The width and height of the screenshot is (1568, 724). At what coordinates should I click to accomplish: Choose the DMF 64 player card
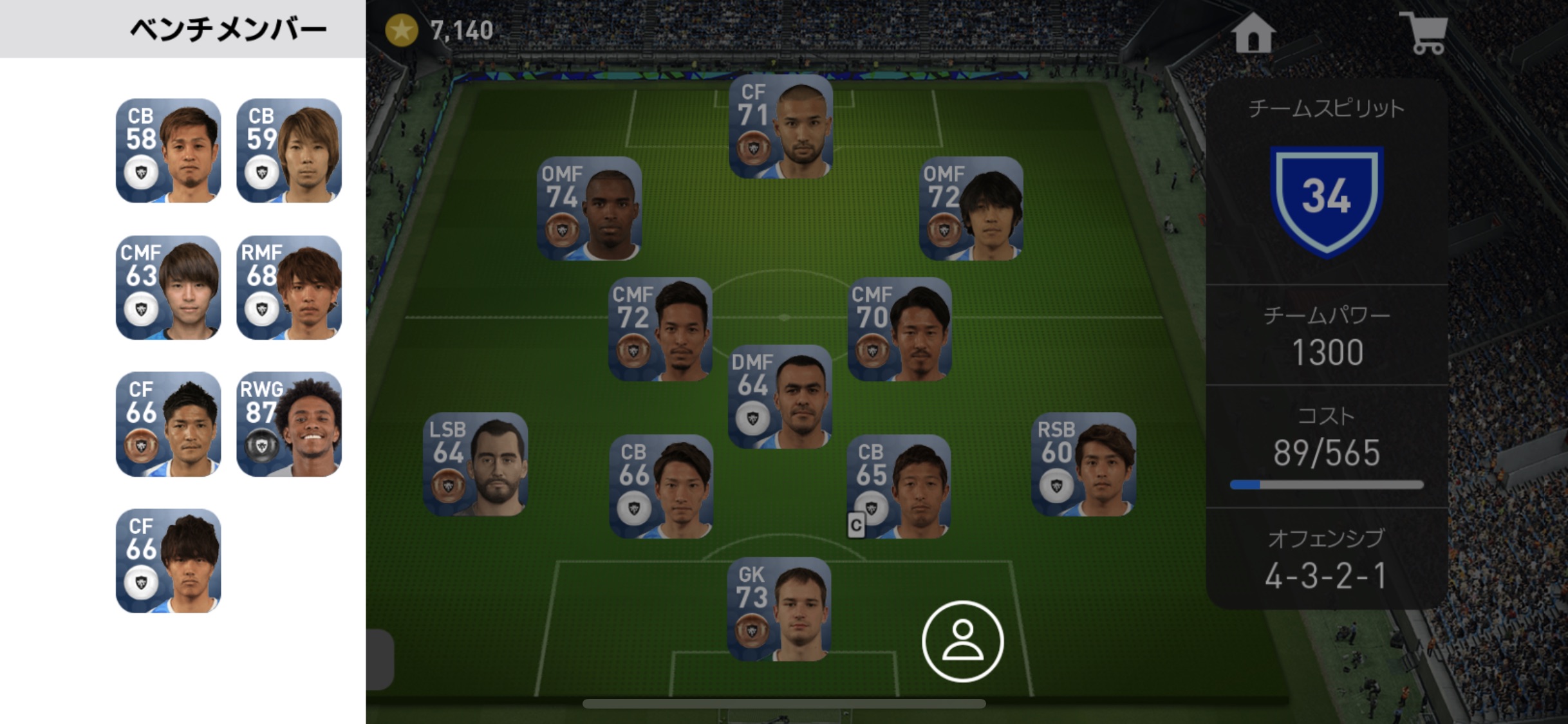[x=780, y=396]
